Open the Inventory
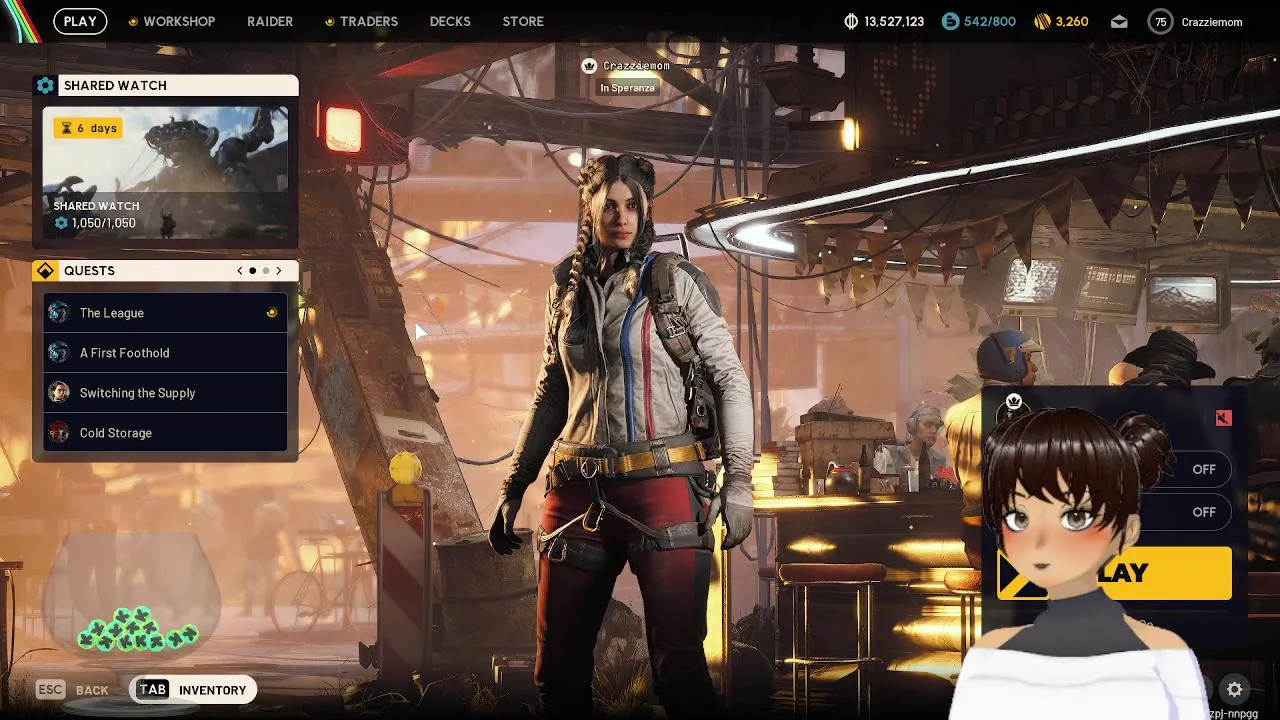 194,689
